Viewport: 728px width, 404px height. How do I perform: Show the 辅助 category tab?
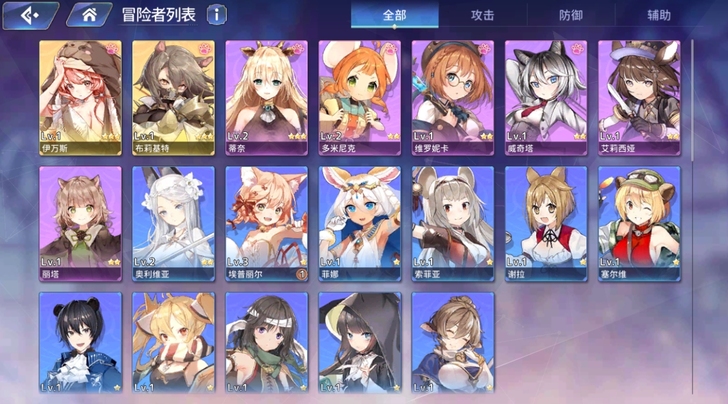tap(659, 15)
